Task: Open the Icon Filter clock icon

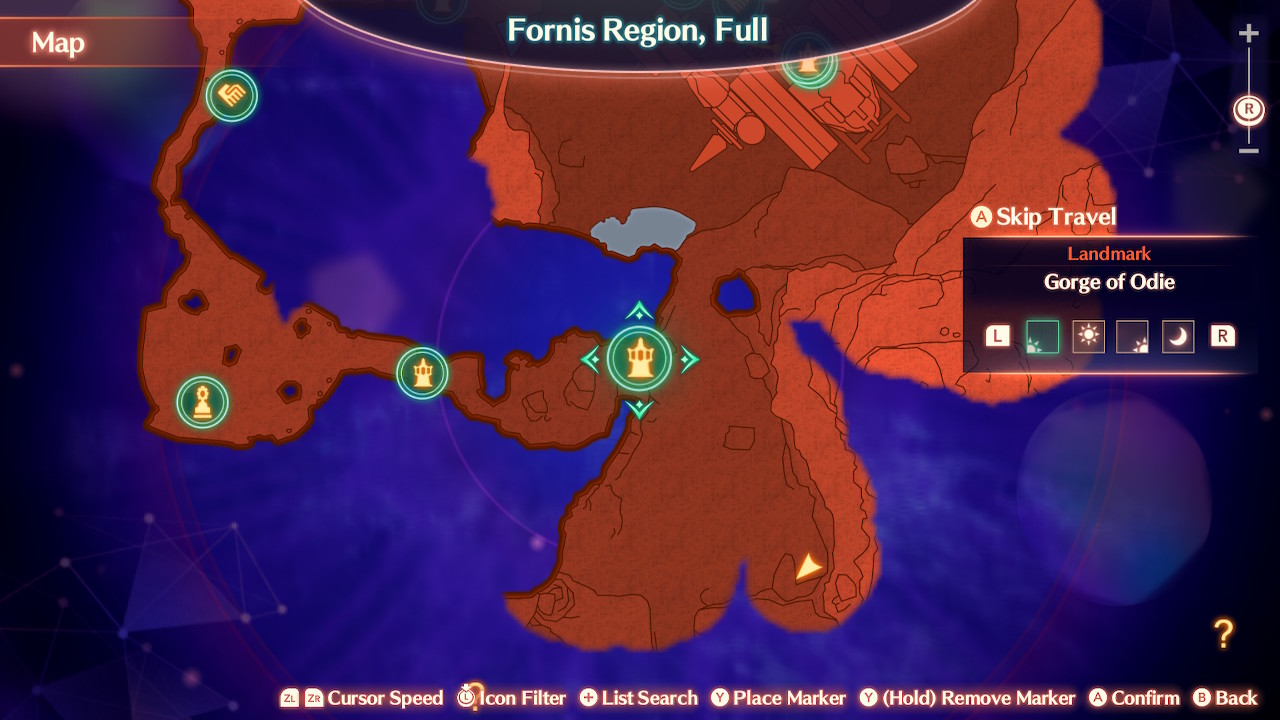Action: pyautogui.click(x=466, y=697)
